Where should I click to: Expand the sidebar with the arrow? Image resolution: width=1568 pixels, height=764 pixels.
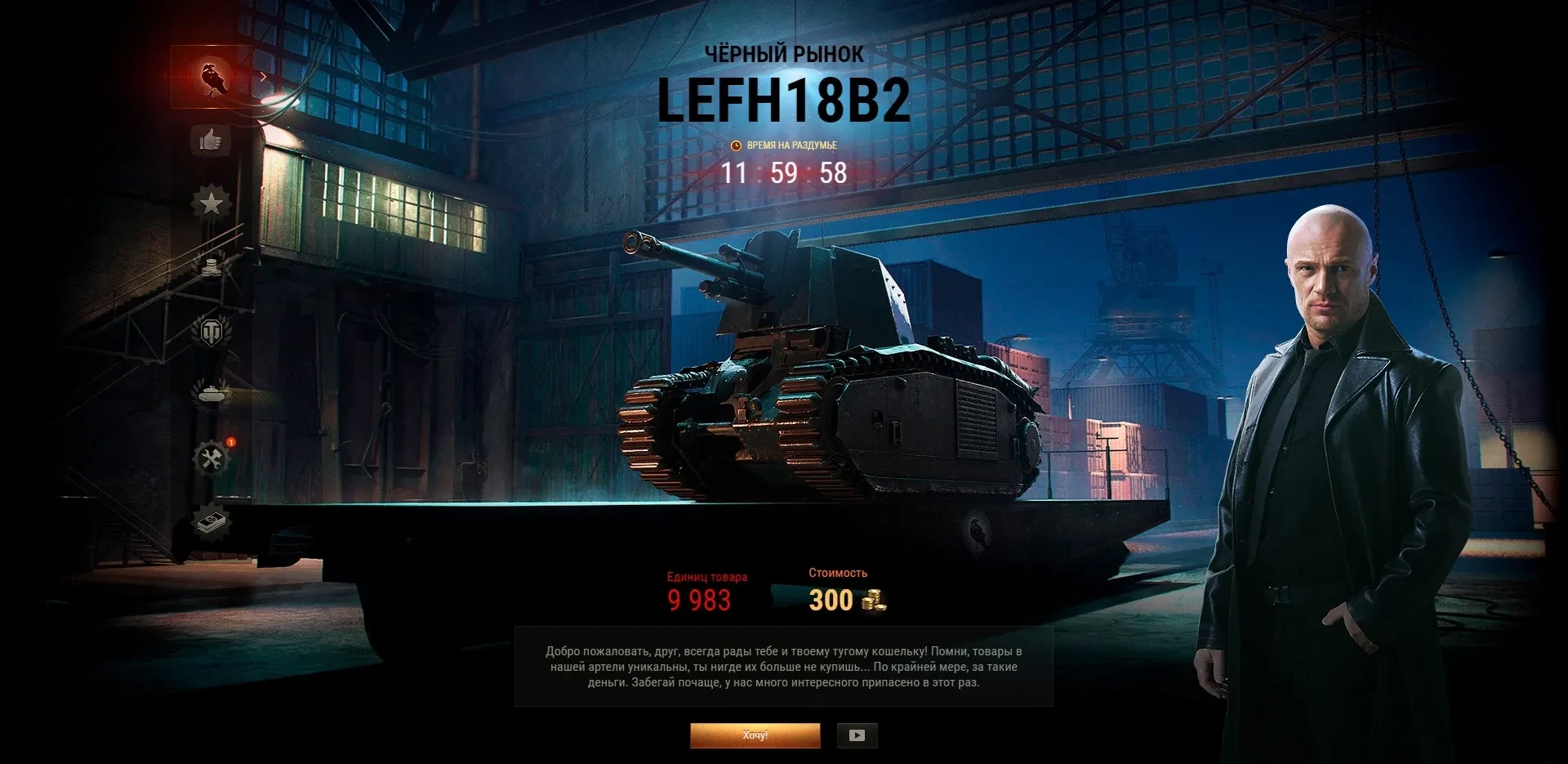pyautogui.click(x=263, y=78)
